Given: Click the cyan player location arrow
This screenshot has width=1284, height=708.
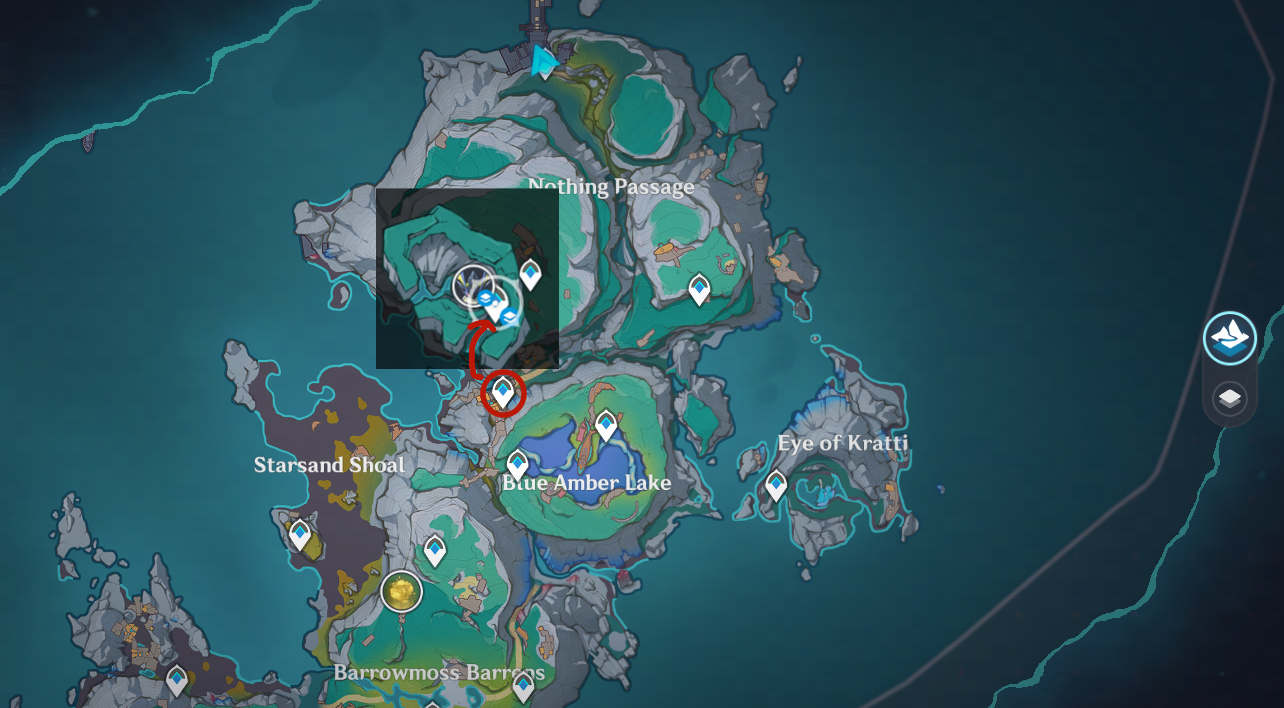Looking at the screenshot, I should pyautogui.click(x=544, y=62).
